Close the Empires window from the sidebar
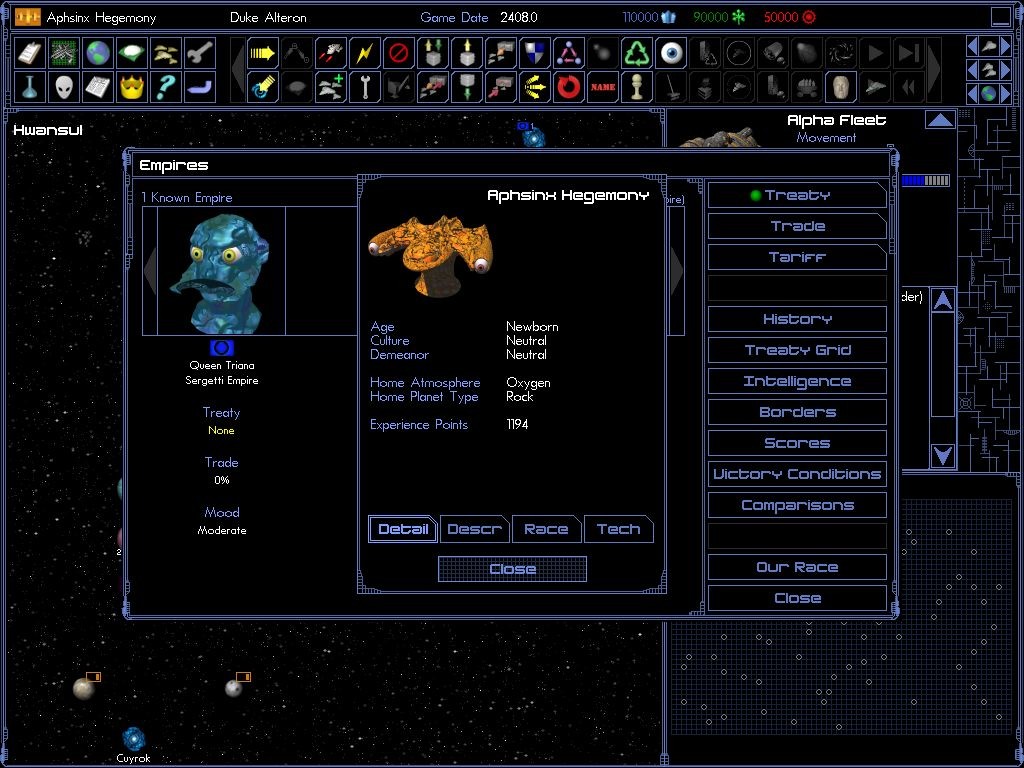The image size is (1024, 768). tap(797, 598)
